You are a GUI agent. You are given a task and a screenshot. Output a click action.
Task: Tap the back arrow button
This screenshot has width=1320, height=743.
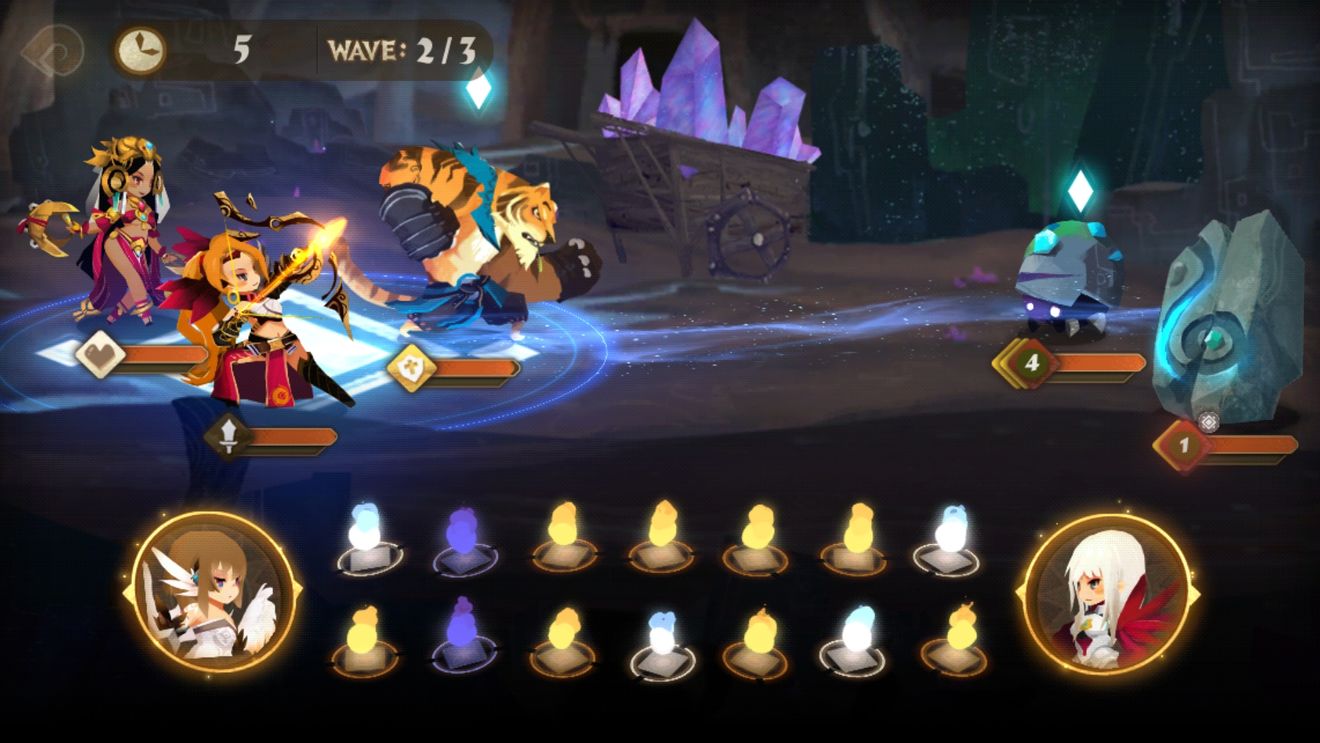50,52
